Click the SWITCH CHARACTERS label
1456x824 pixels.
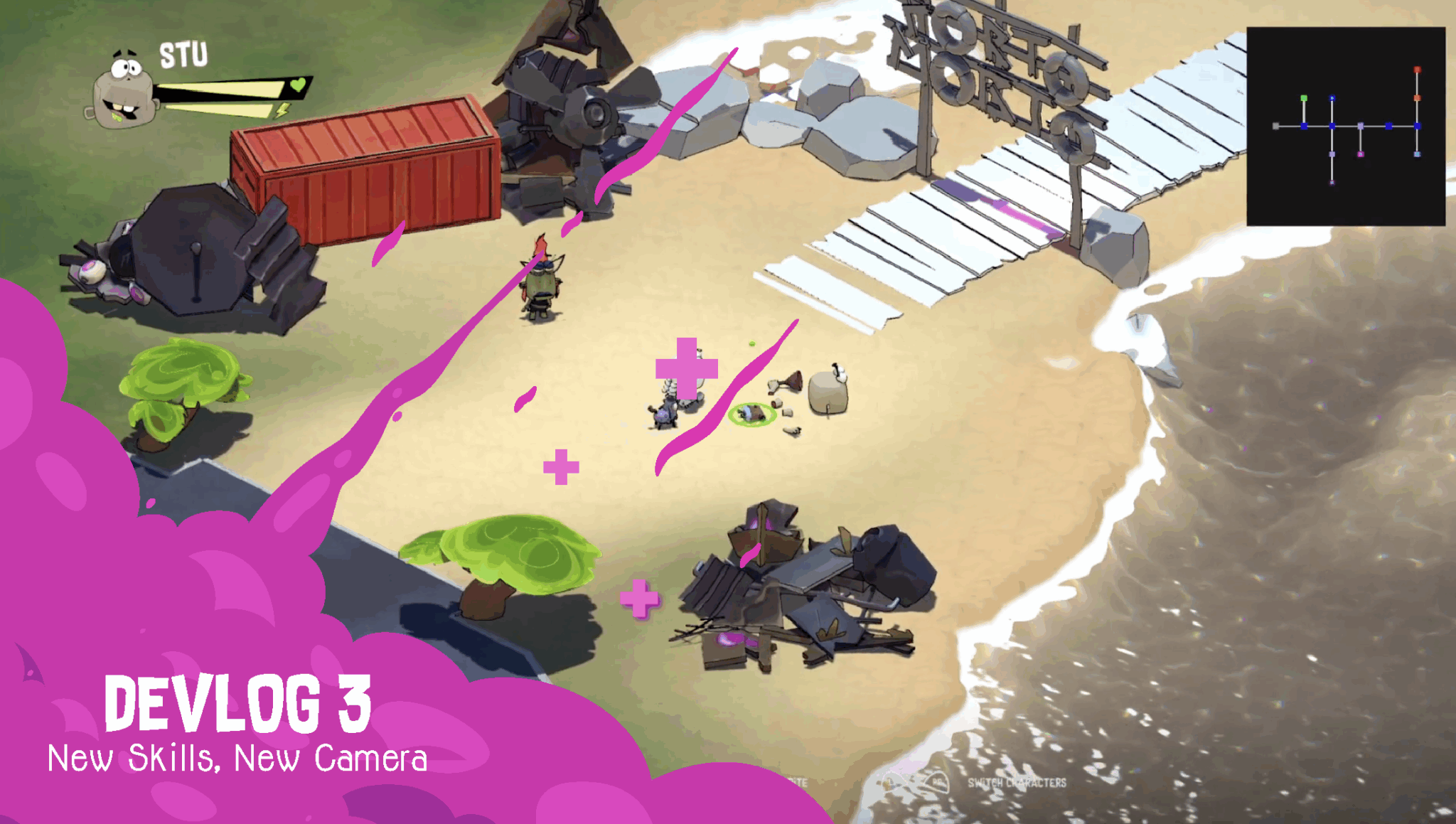coord(1017,782)
